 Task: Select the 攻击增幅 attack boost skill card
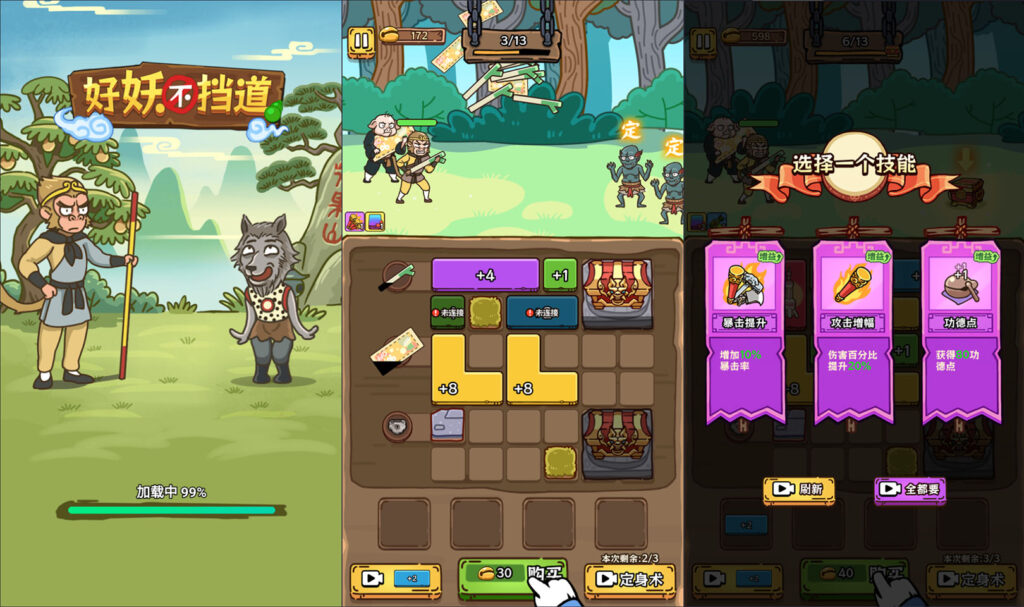[853, 330]
